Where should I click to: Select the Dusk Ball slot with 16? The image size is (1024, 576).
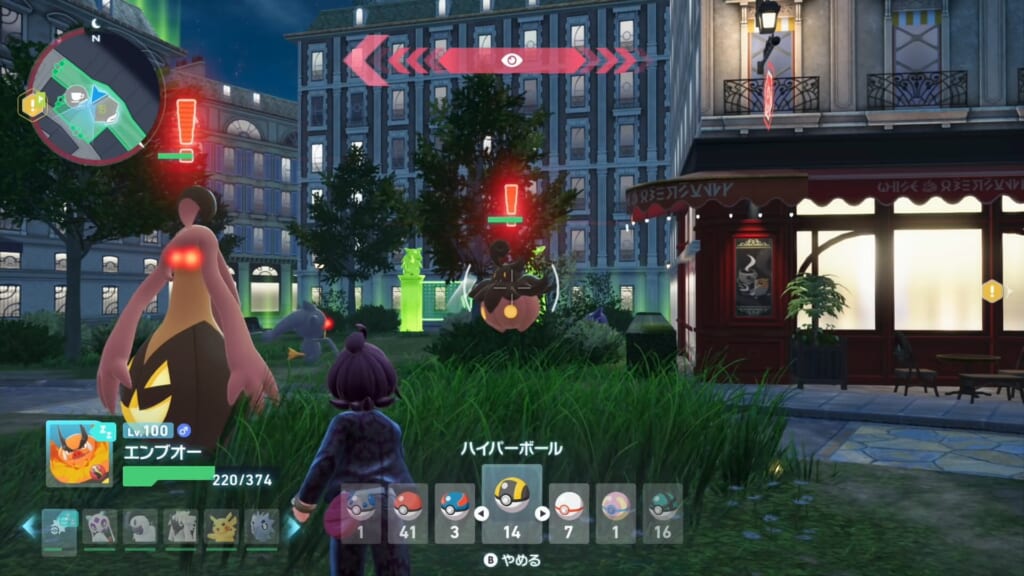[662, 512]
